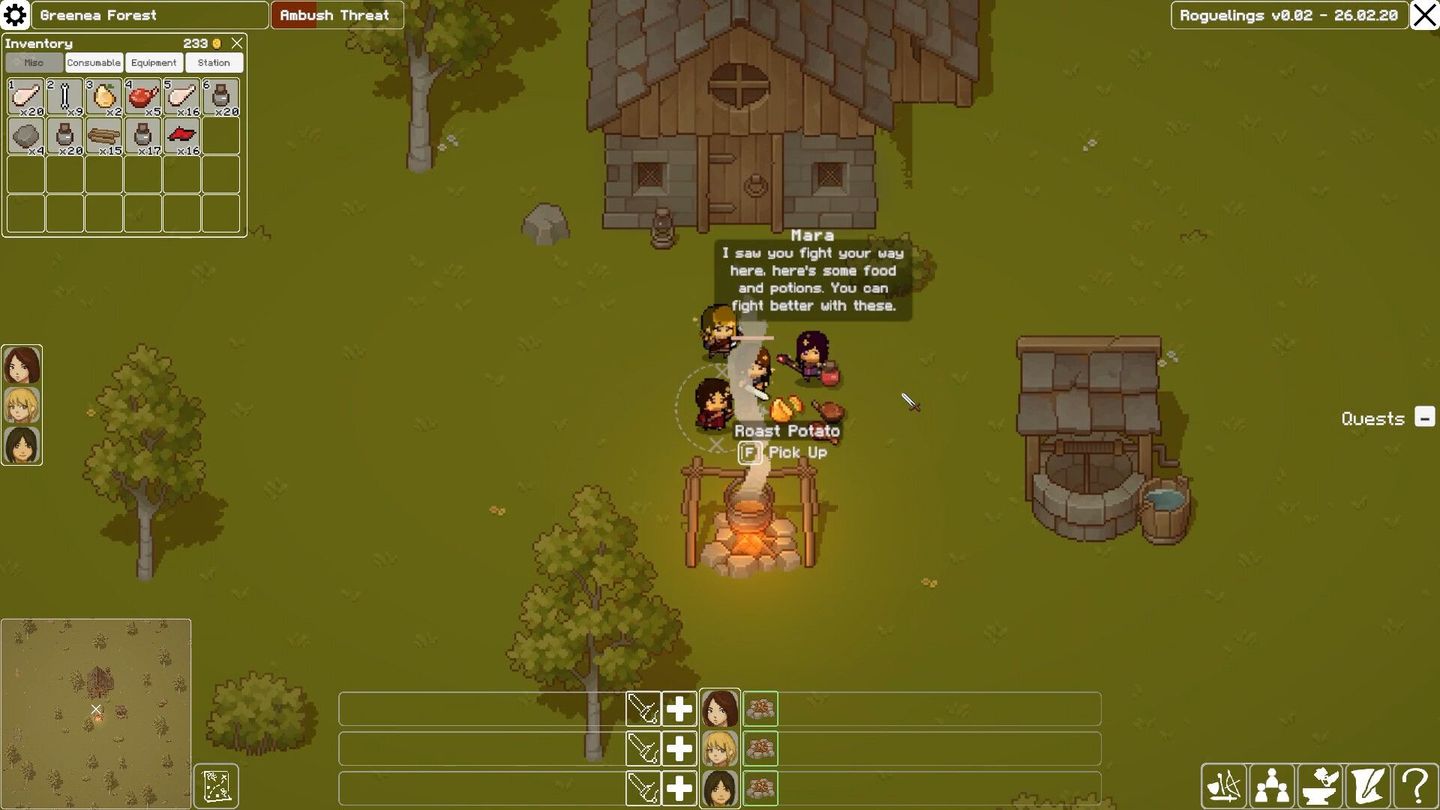The width and height of the screenshot is (1440, 810).
Task: Expand the top hotbar row's plus control
Action: point(679,708)
